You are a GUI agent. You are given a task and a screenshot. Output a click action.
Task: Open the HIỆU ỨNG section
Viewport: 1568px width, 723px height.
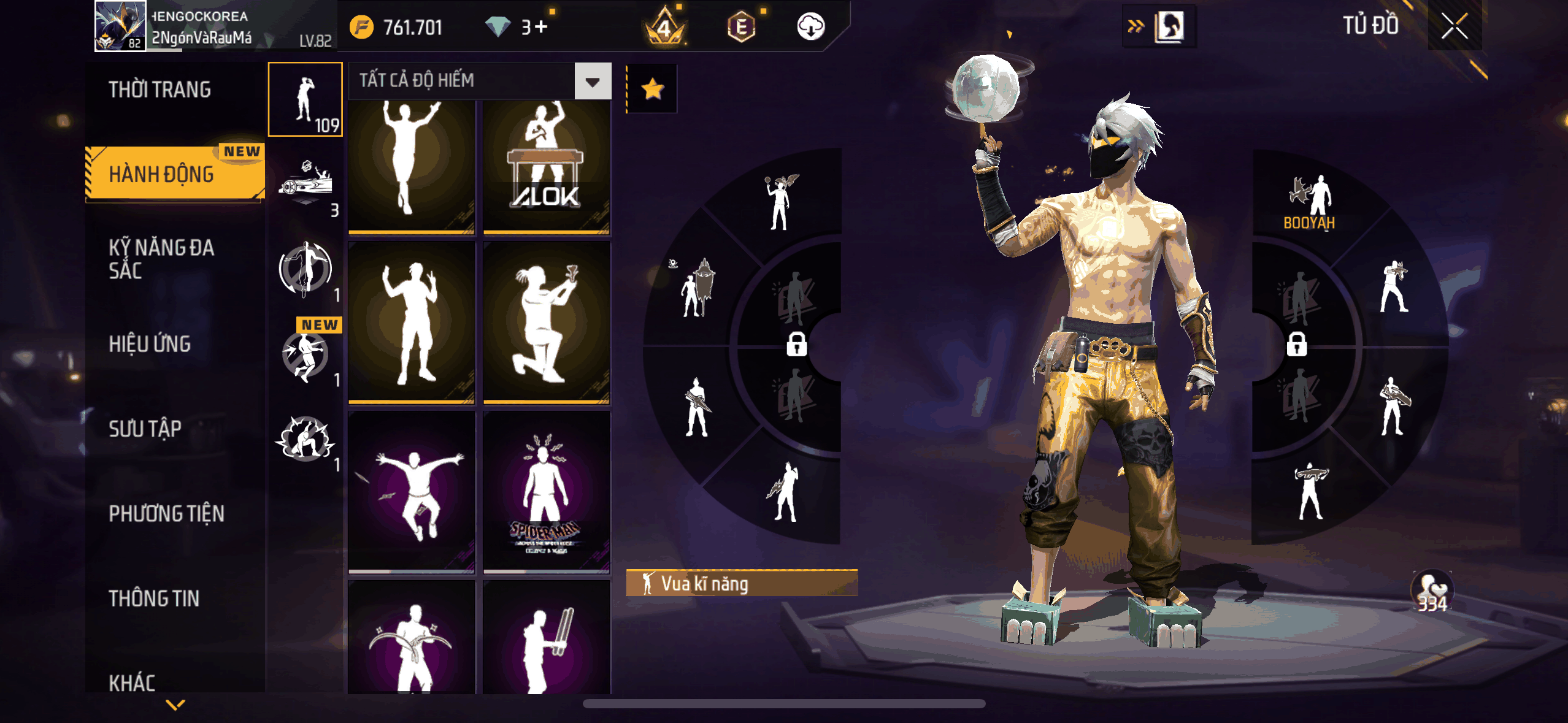coord(150,344)
